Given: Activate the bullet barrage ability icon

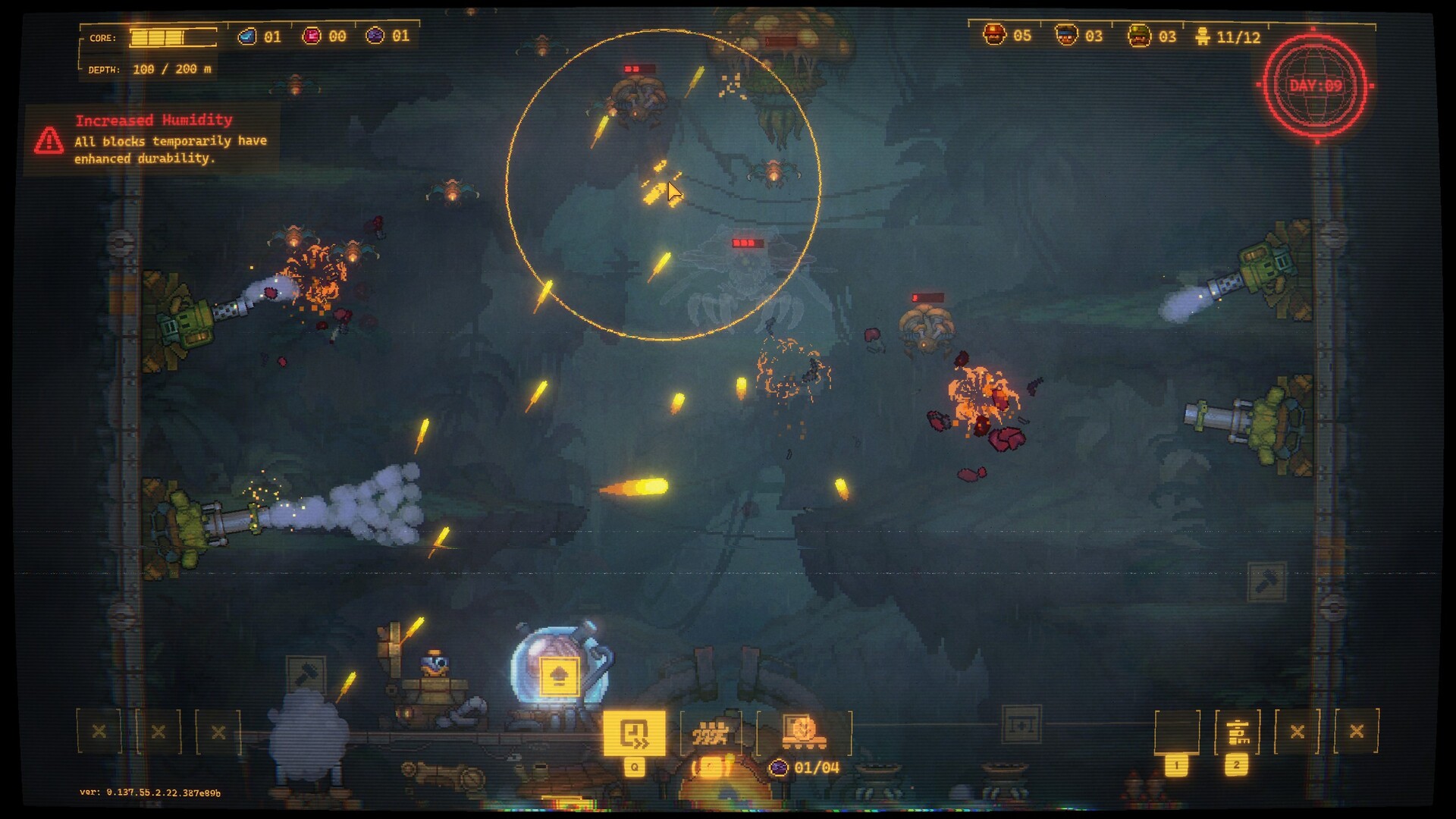Looking at the screenshot, I should pyautogui.click(x=711, y=733).
